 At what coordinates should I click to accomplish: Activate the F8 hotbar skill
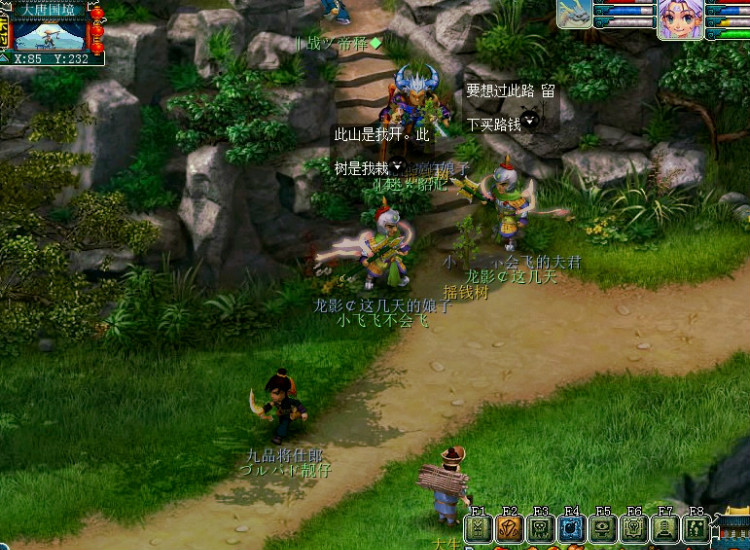(696, 529)
